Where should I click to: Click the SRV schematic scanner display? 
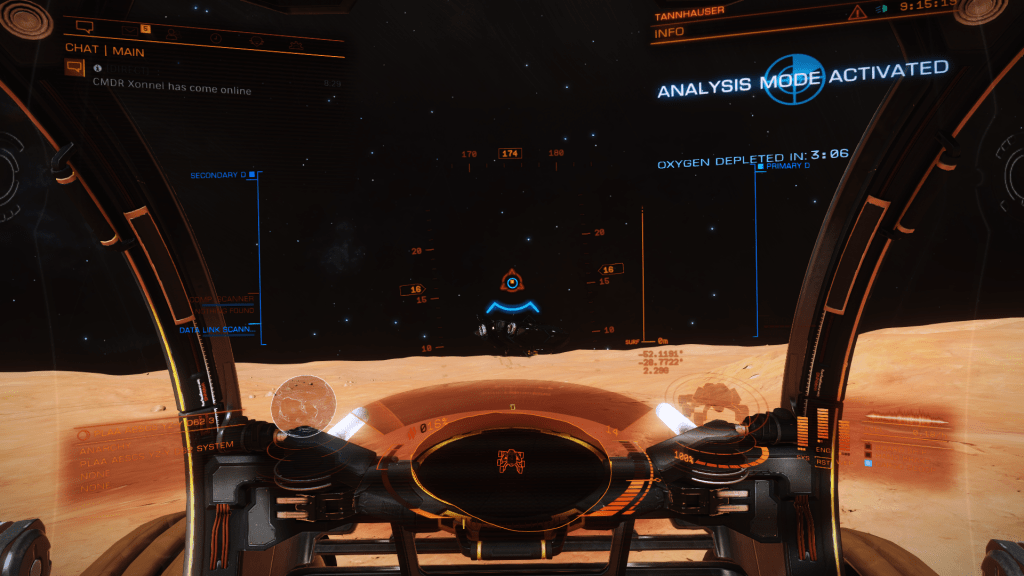512,461
